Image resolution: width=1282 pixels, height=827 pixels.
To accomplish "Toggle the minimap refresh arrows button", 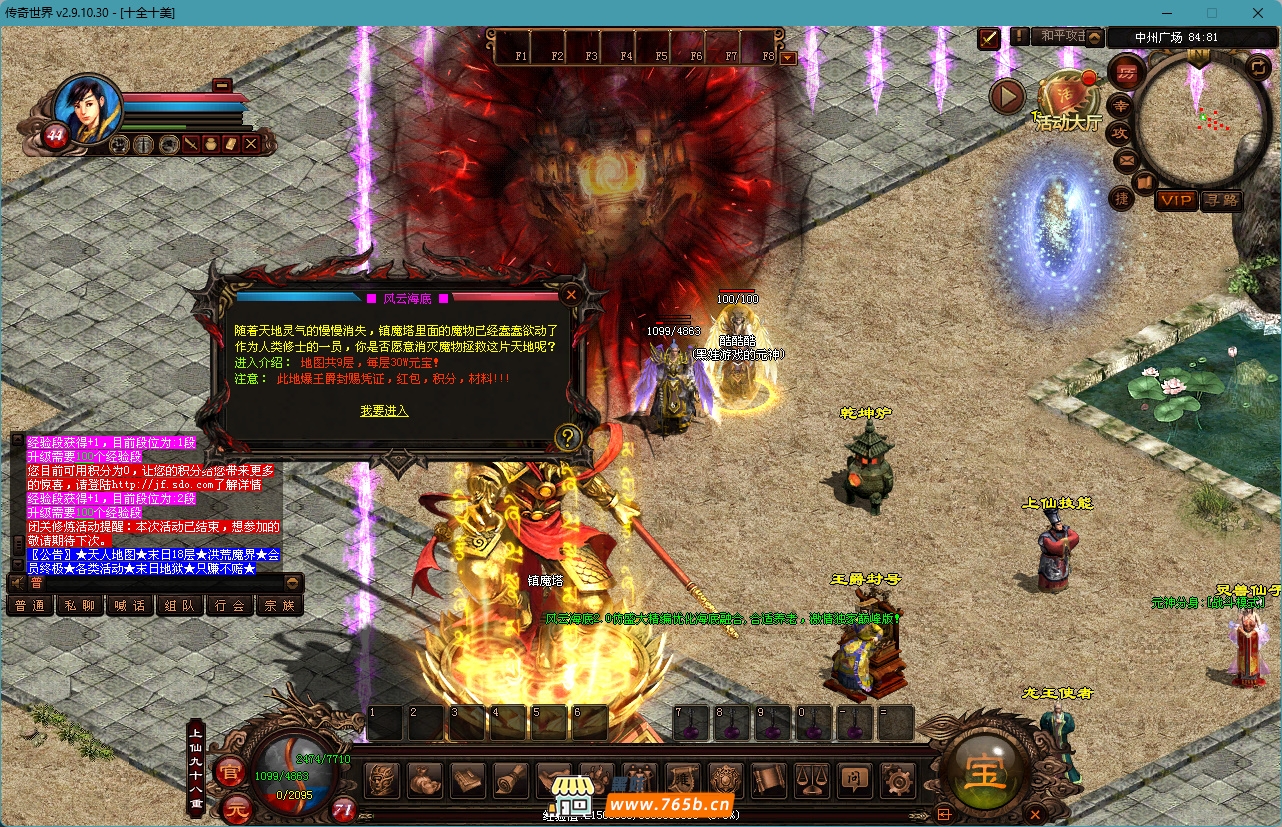I will point(1259,67).
